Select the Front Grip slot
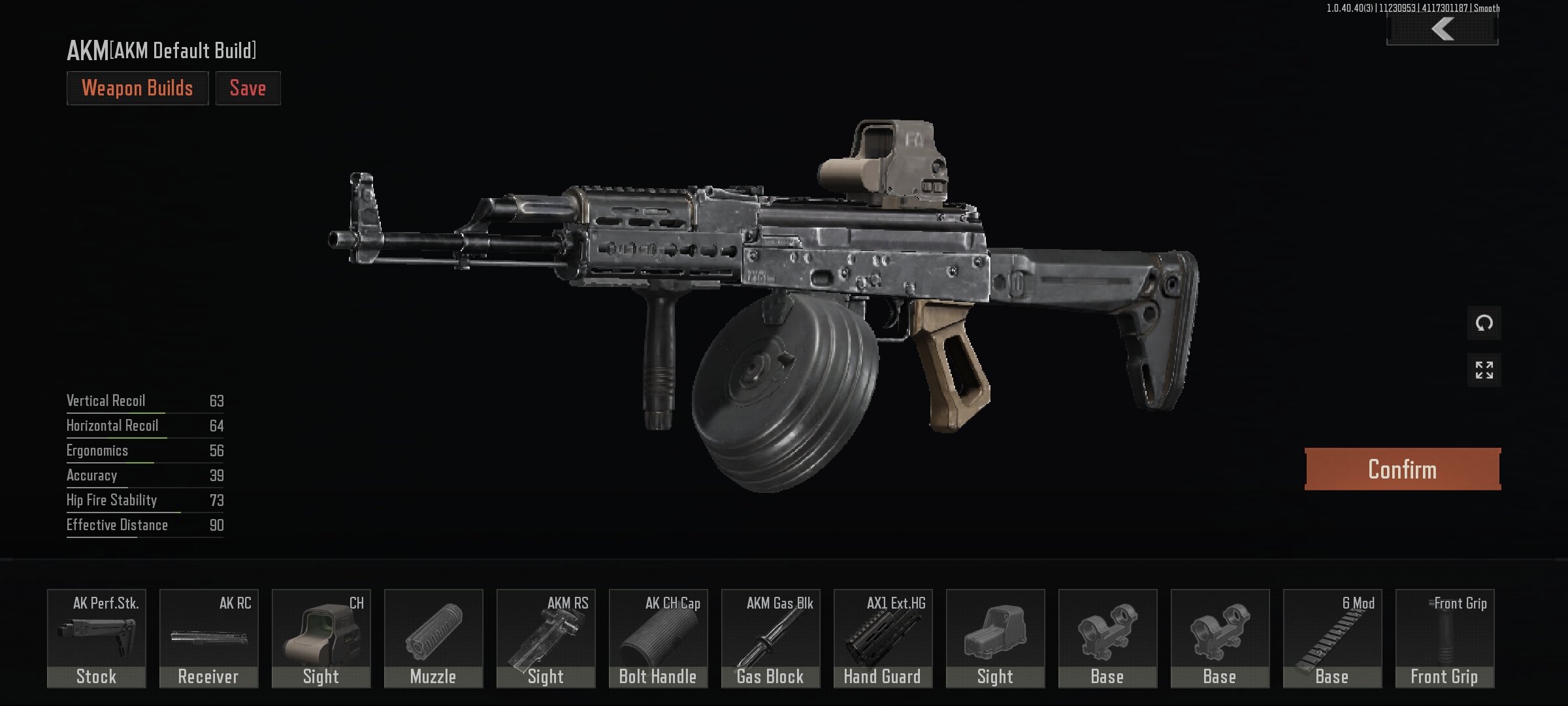 (x=1445, y=638)
